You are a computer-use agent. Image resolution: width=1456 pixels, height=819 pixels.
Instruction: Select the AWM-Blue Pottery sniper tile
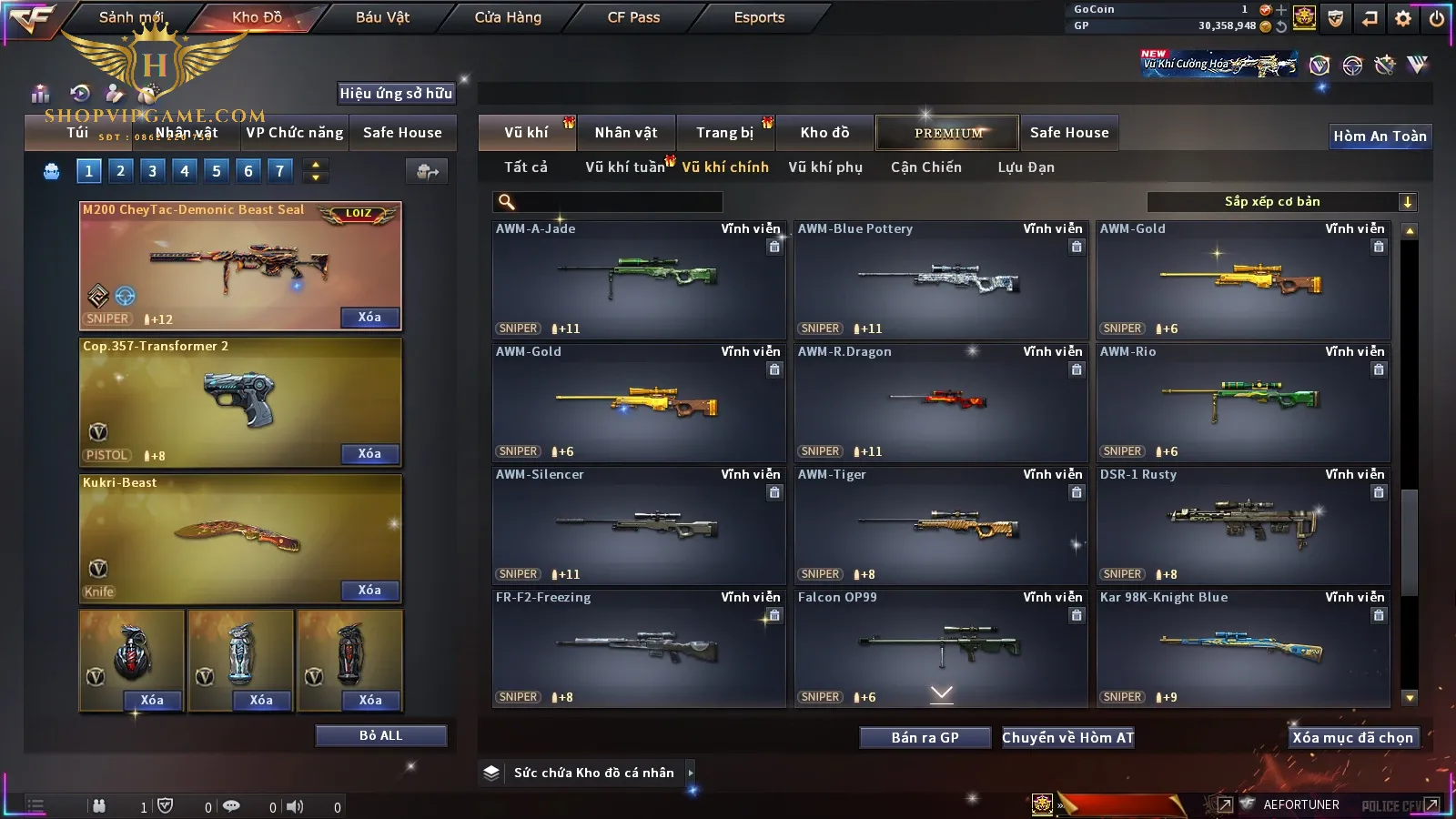coord(941,280)
